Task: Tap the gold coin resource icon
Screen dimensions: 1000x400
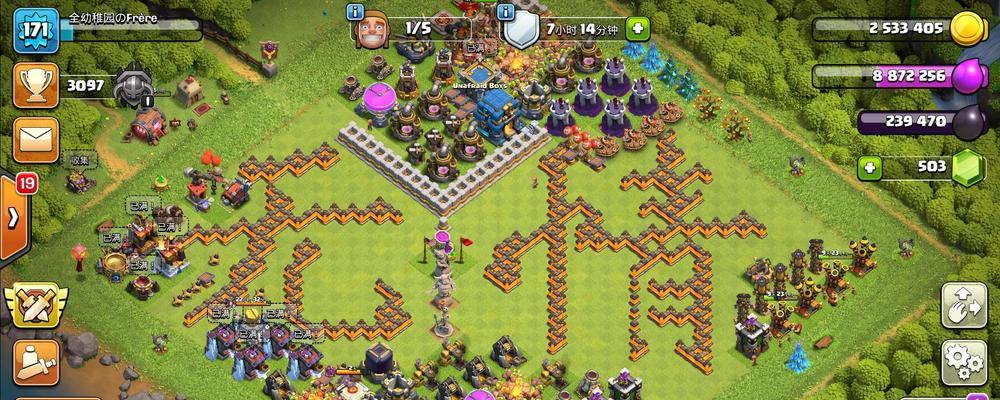Action: (966, 29)
